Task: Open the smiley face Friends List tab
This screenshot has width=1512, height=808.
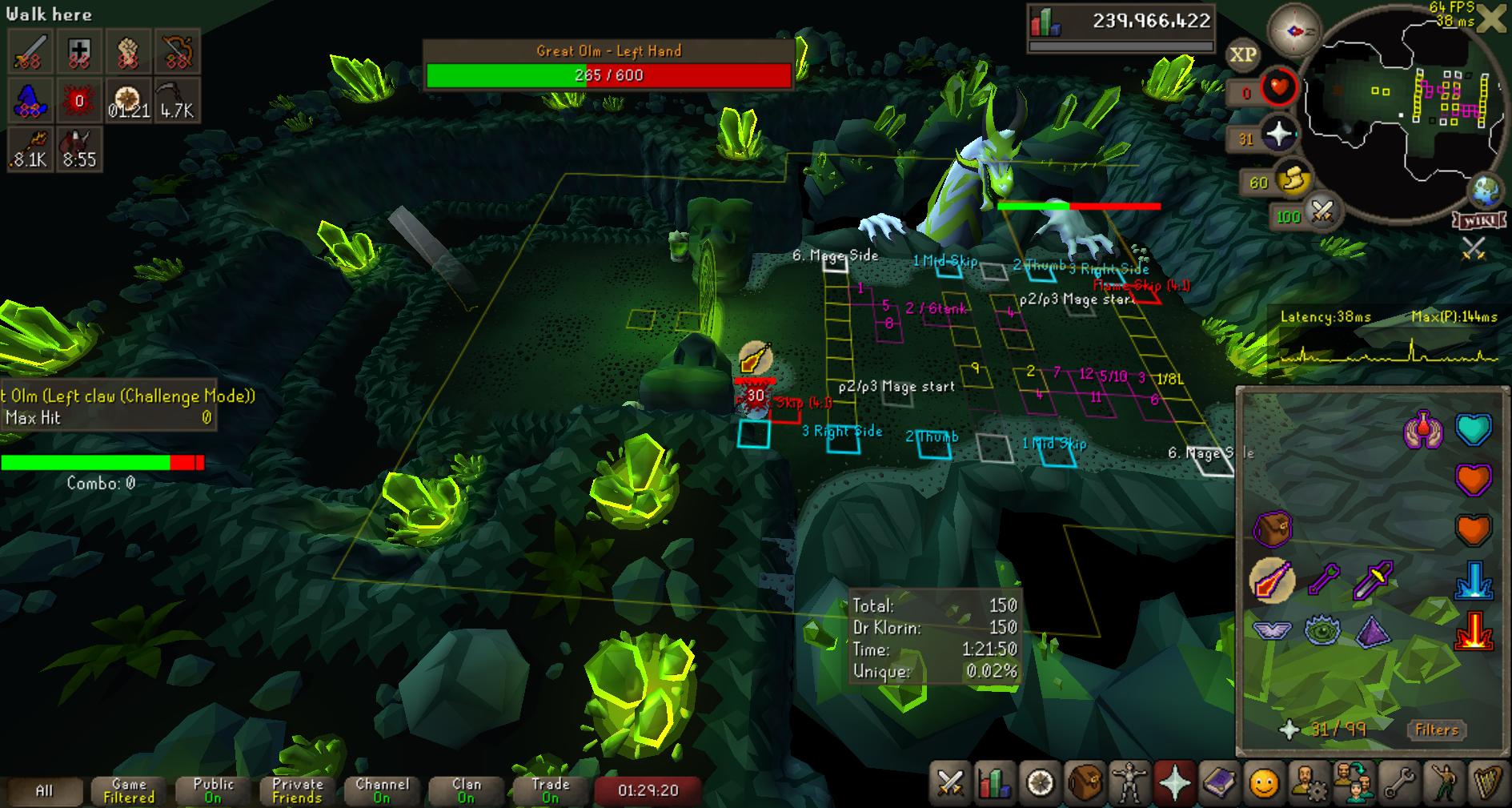Action: [1264, 783]
